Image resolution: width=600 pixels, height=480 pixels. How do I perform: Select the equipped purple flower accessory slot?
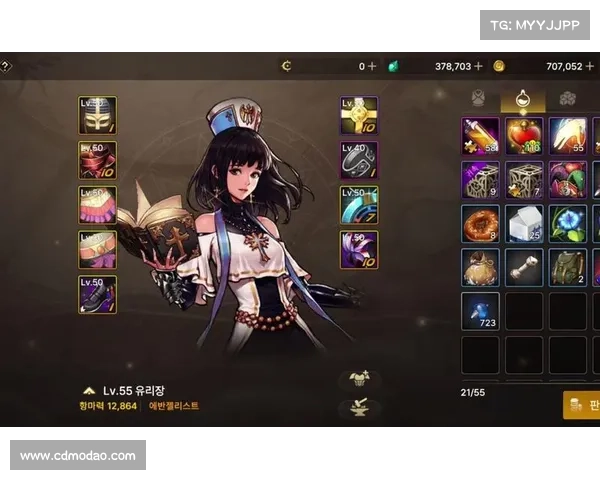[359, 249]
